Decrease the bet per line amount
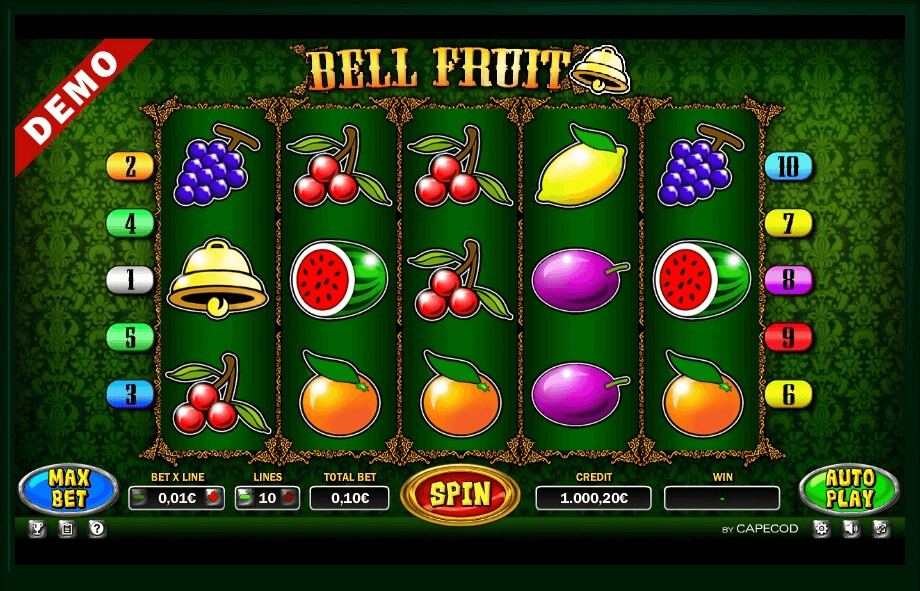This screenshot has height=591, width=920. [139, 497]
